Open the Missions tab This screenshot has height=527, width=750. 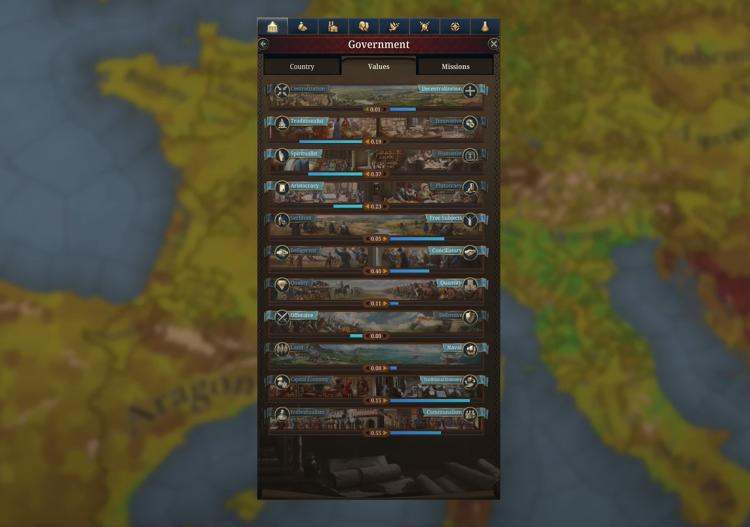[x=455, y=66]
